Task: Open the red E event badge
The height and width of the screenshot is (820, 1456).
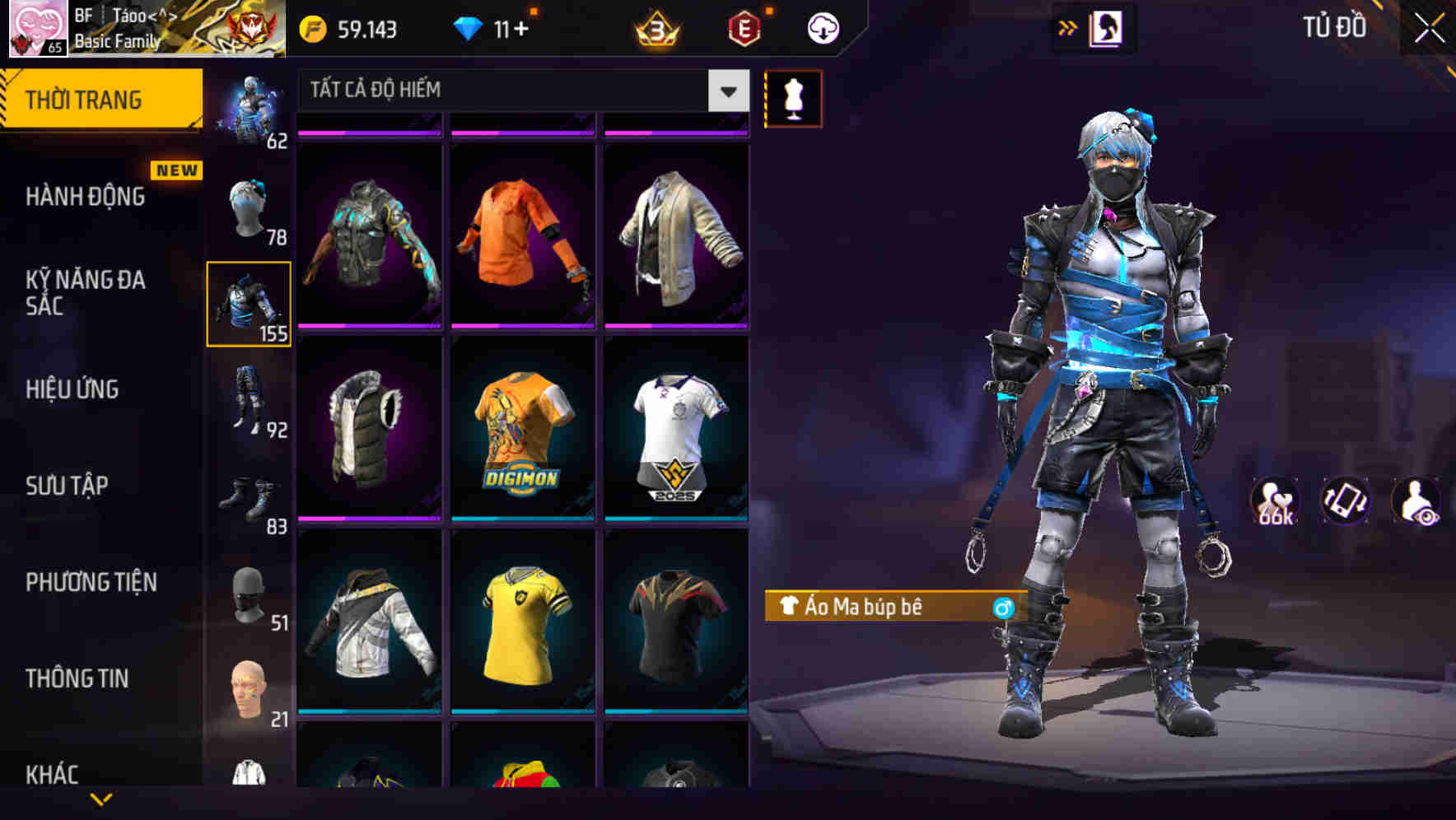Action: [x=745, y=27]
